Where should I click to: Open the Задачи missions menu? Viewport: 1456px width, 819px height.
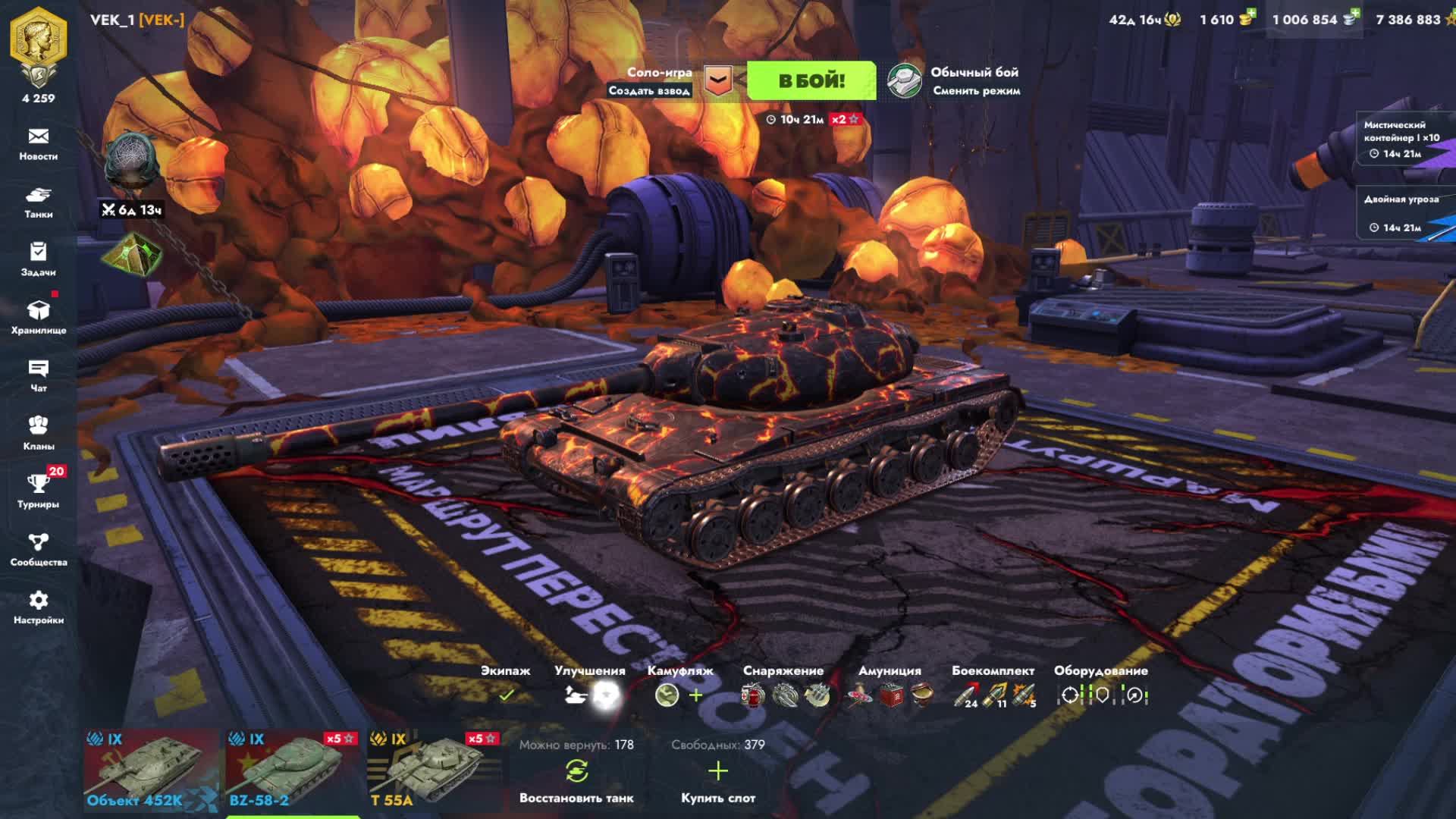click(39, 260)
